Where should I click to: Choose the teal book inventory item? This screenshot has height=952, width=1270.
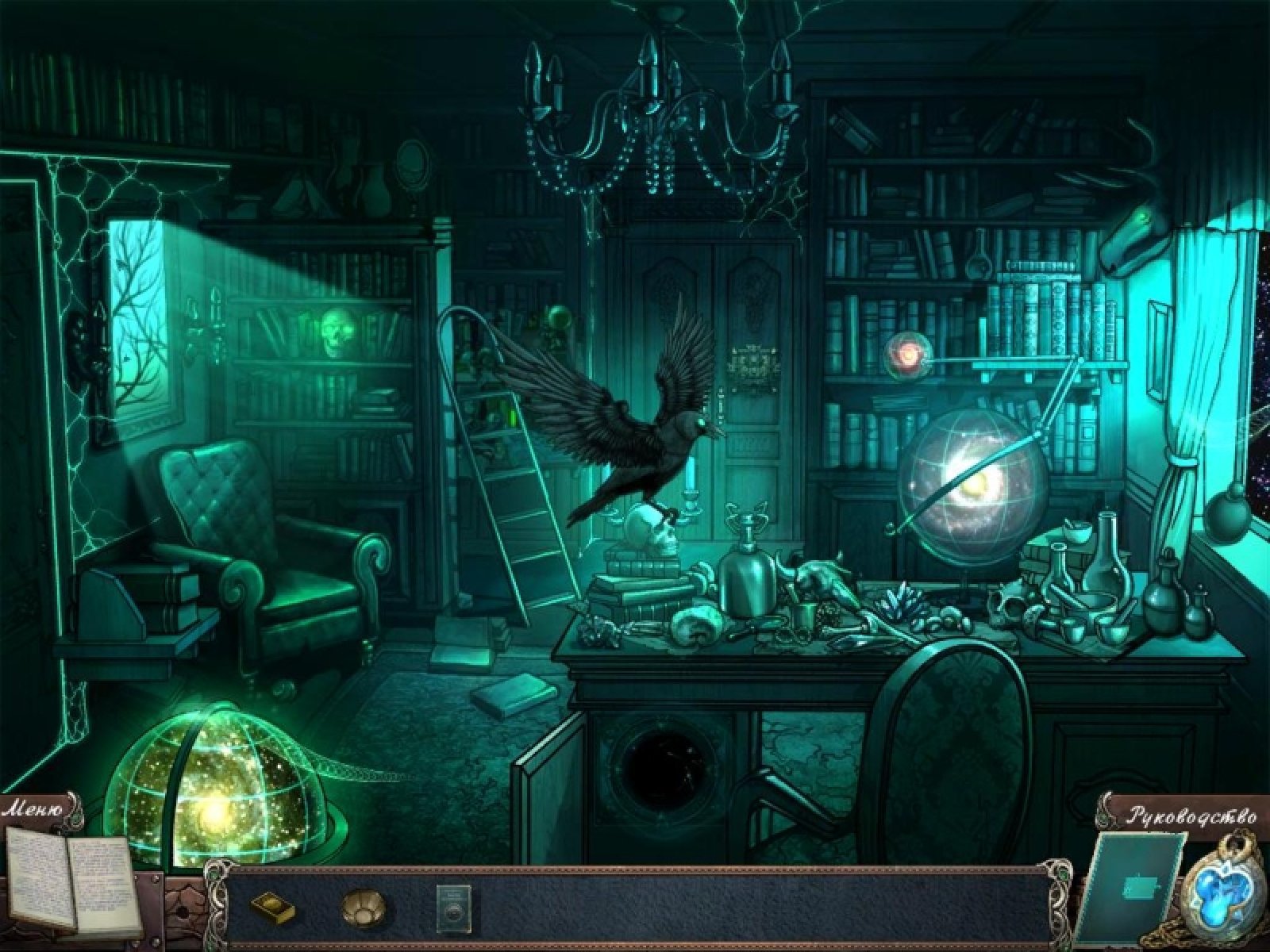coord(453,904)
